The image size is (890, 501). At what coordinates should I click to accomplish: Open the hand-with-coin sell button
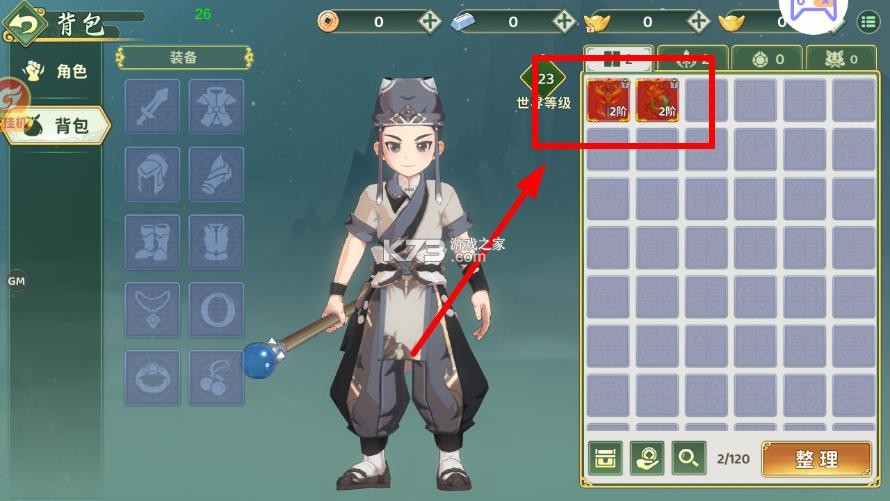pyautogui.click(x=647, y=458)
